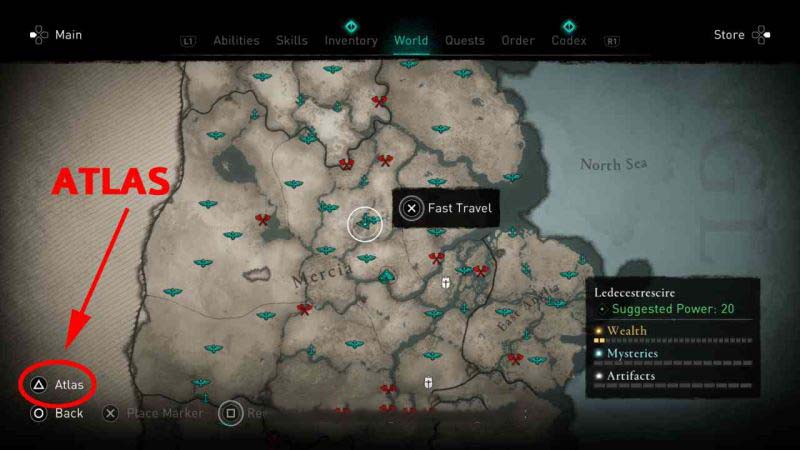Select the circled synchronization point marker

[x=365, y=223]
